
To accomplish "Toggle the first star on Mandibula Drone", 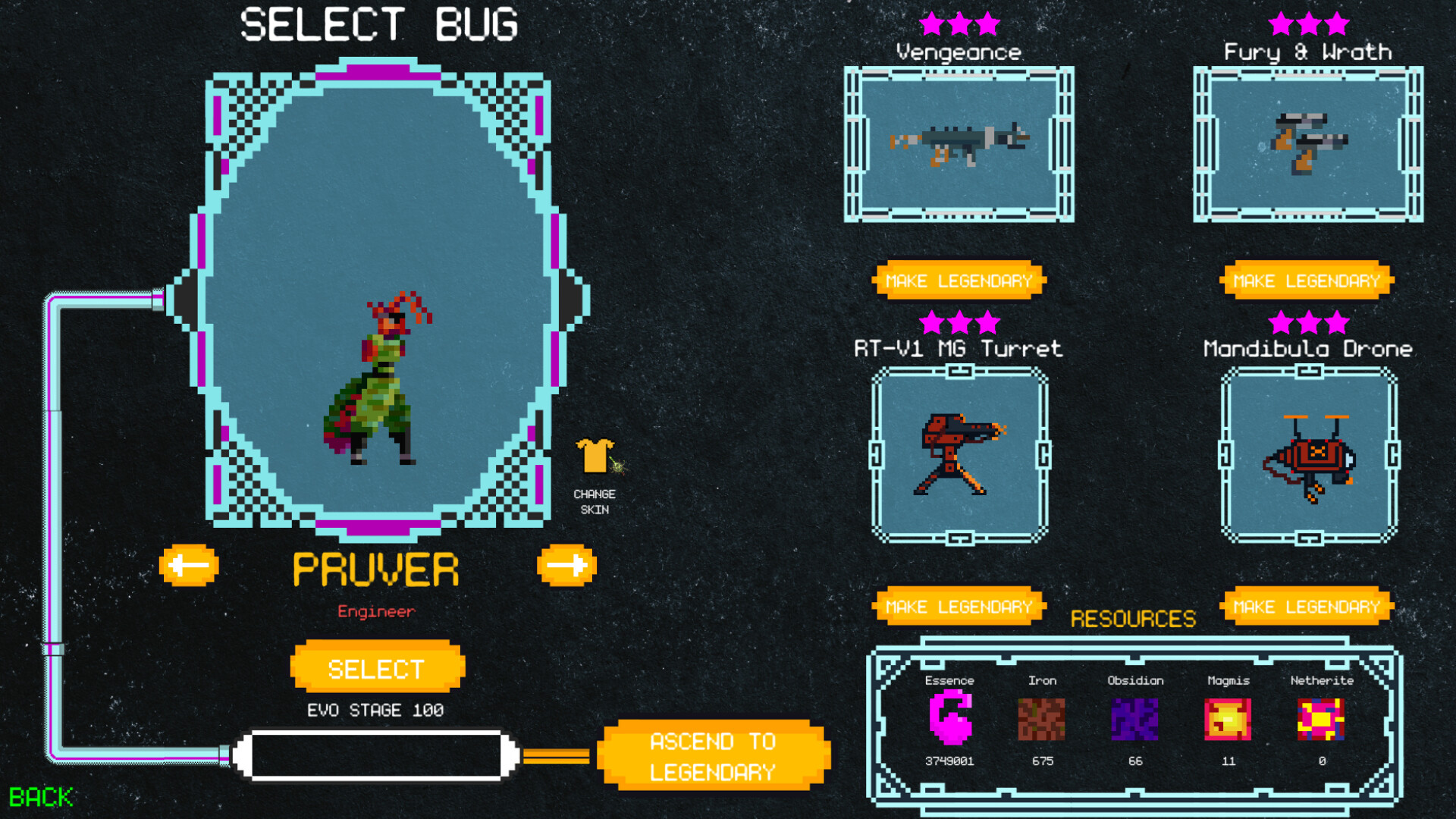I will click(1279, 322).
